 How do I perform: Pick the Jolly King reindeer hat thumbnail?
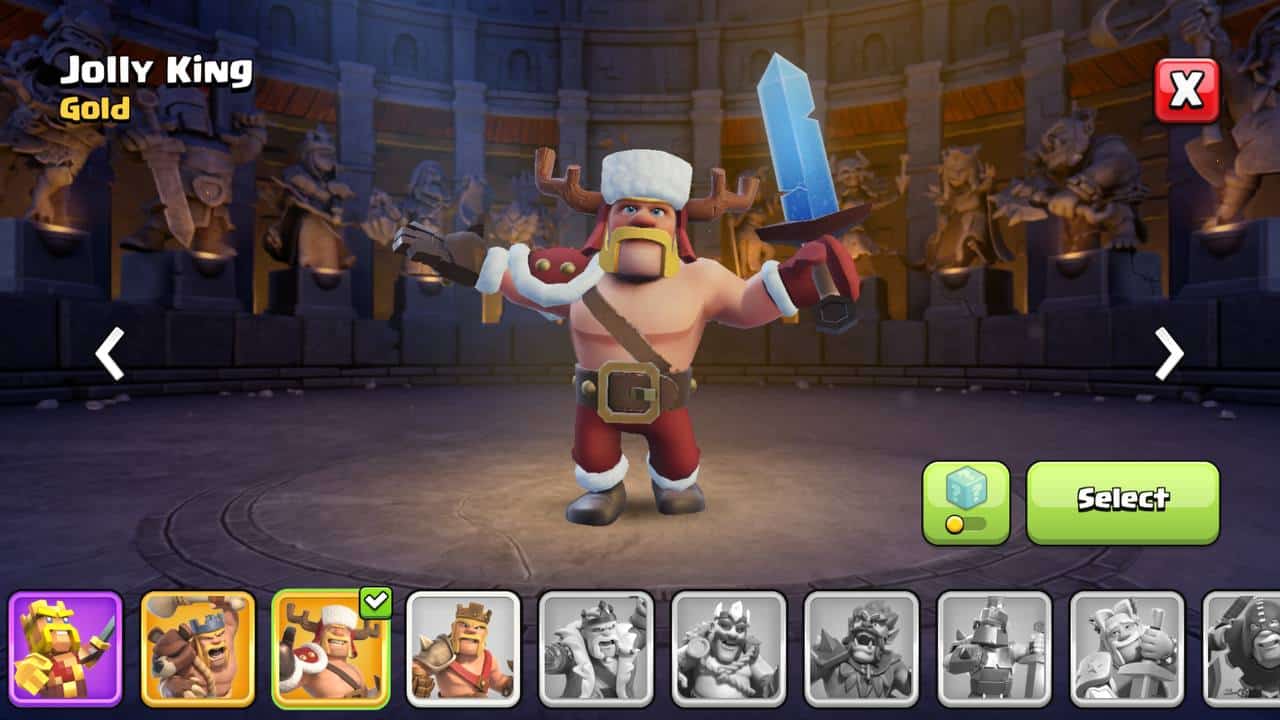click(331, 649)
